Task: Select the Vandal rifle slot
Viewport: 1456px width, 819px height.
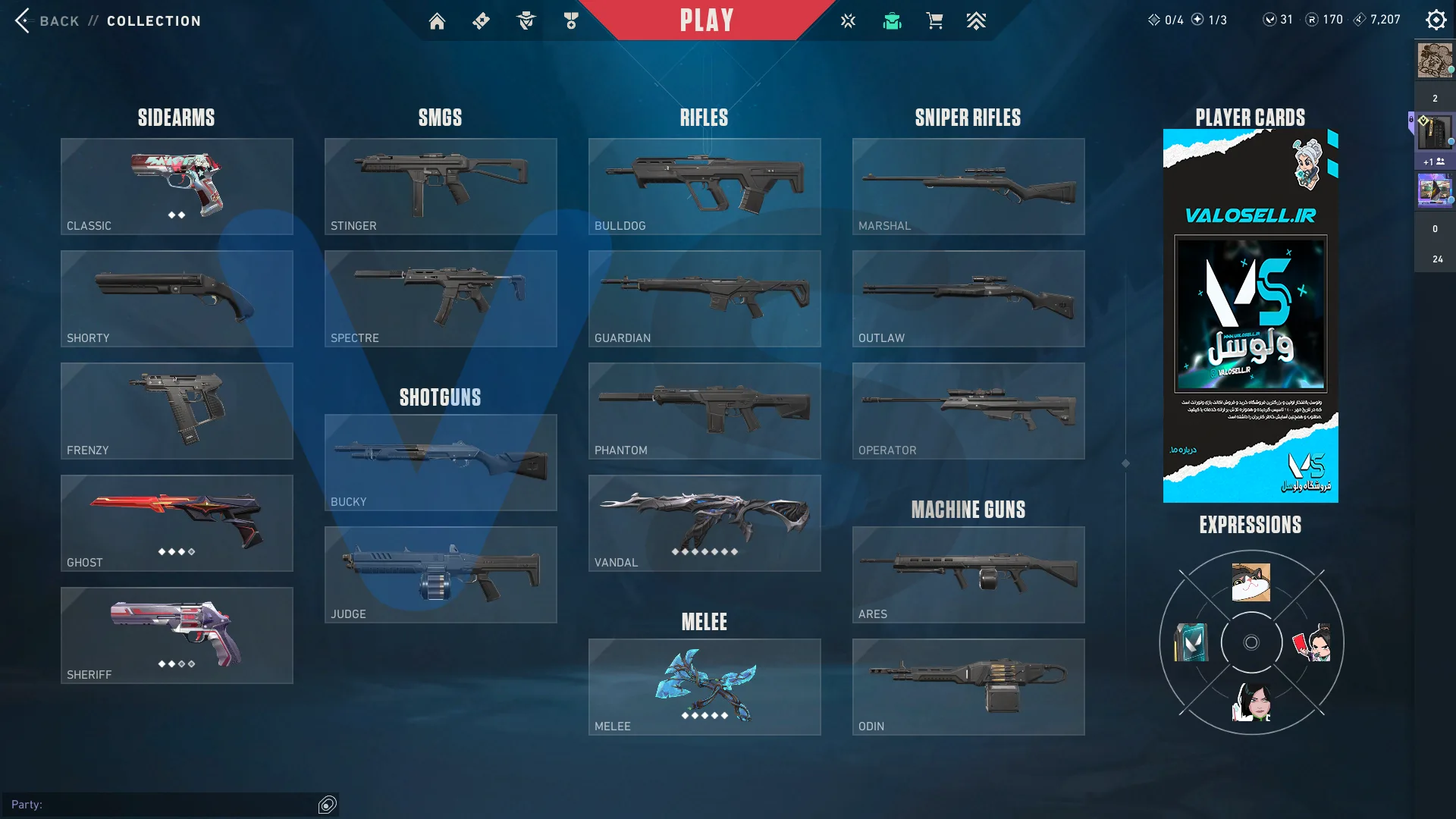Action: pyautogui.click(x=704, y=523)
